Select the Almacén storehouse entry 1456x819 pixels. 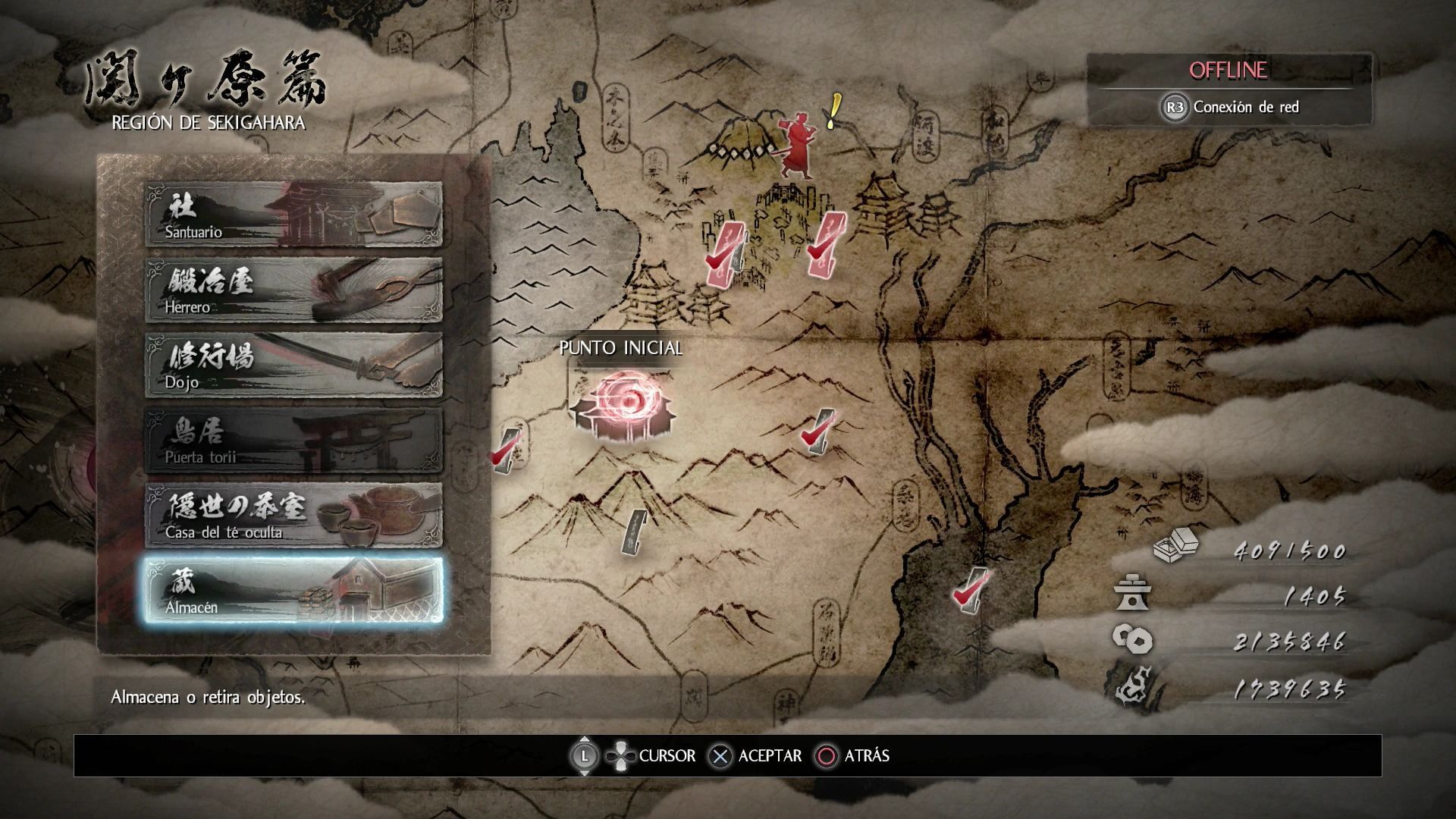(x=293, y=590)
